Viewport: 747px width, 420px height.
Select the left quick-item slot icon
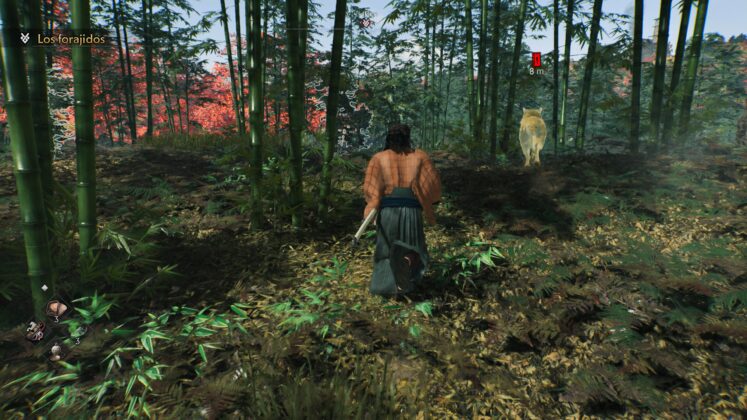[x=34, y=330]
